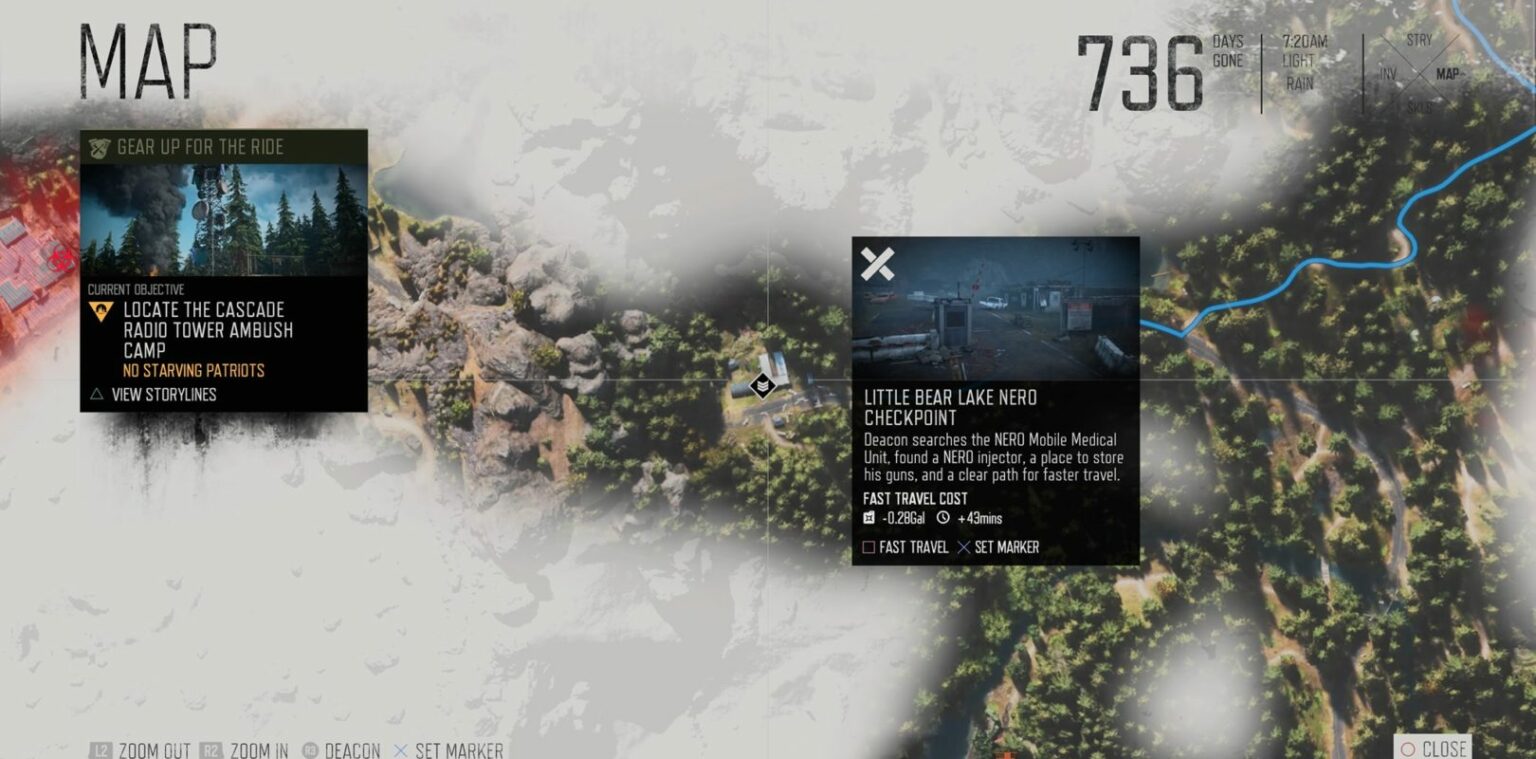Toggle R3 Deacon view on the bottom bar

click(x=345, y=748)
